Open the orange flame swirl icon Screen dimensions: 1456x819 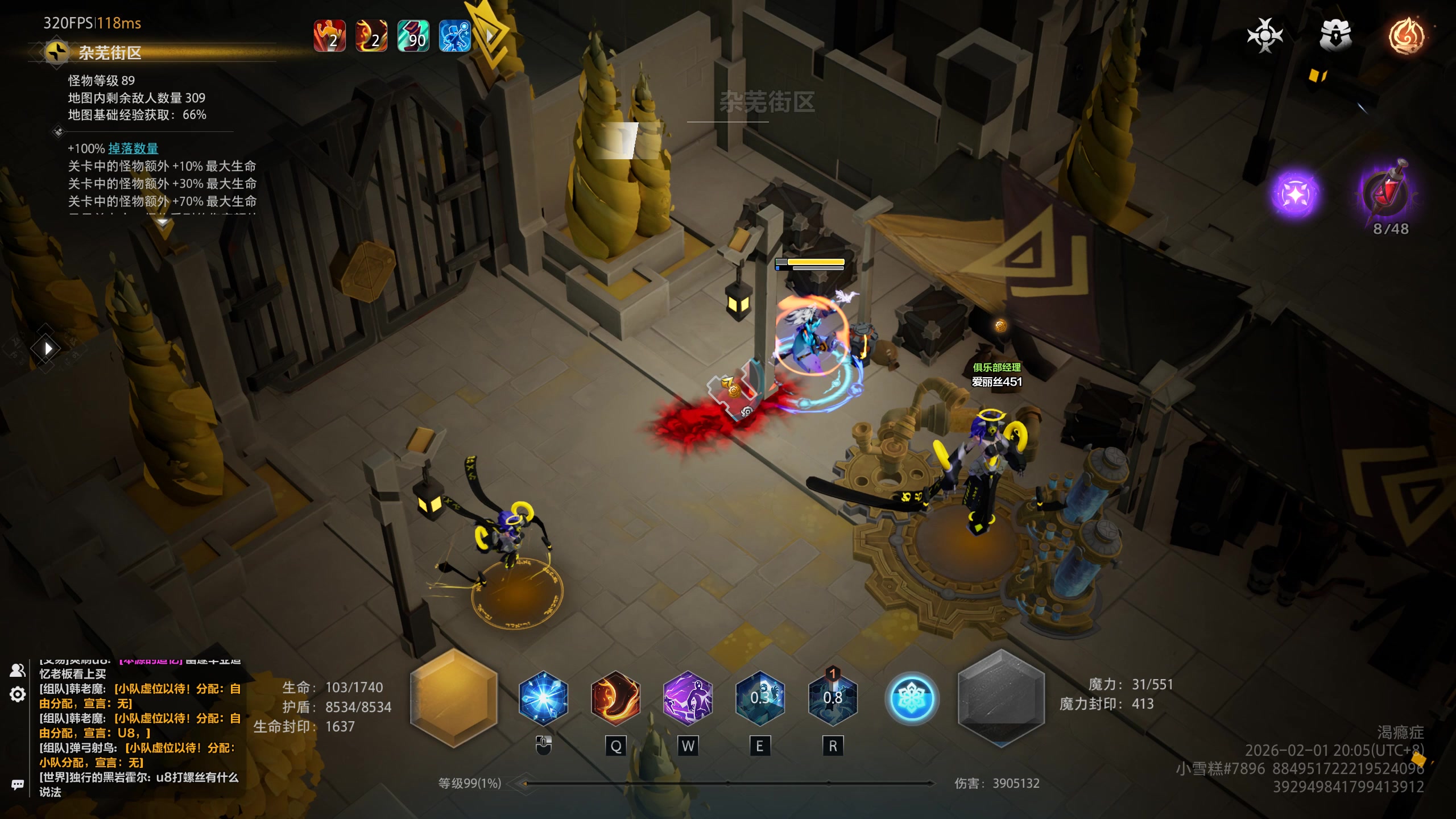[x=1407, y=36]
